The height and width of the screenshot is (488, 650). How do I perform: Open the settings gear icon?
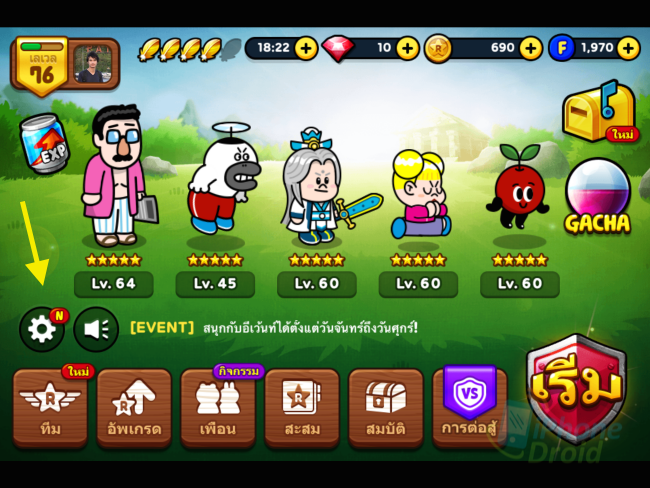pos(41,329)
